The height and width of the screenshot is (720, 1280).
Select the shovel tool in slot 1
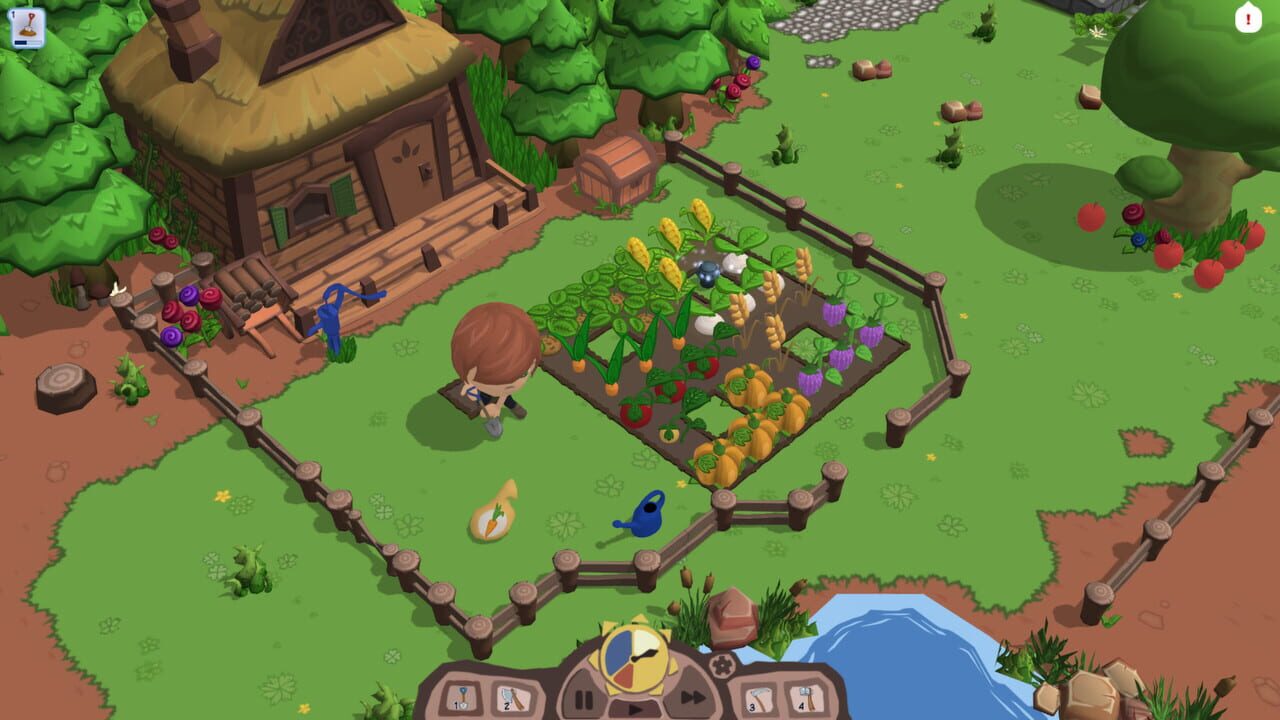click(463, 696)
